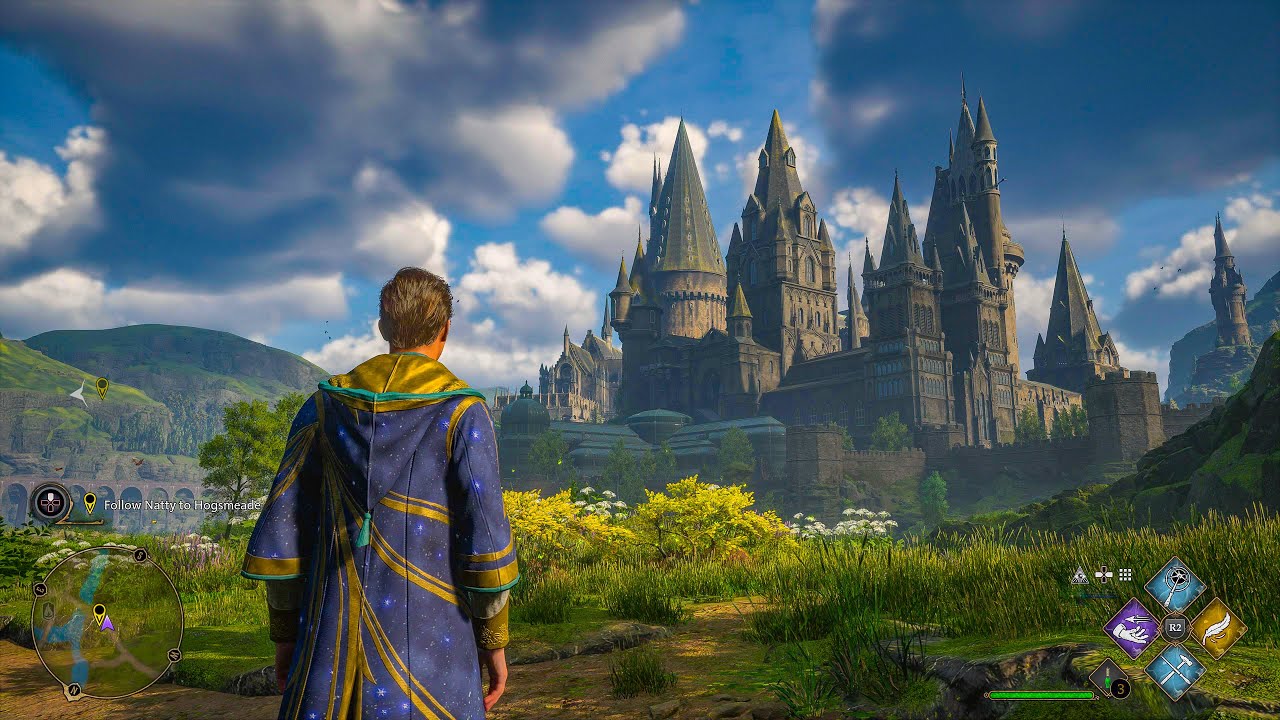Open the Conjuring hammer tool spell
Screen dimensions: 1280x720
point(1175,670)
